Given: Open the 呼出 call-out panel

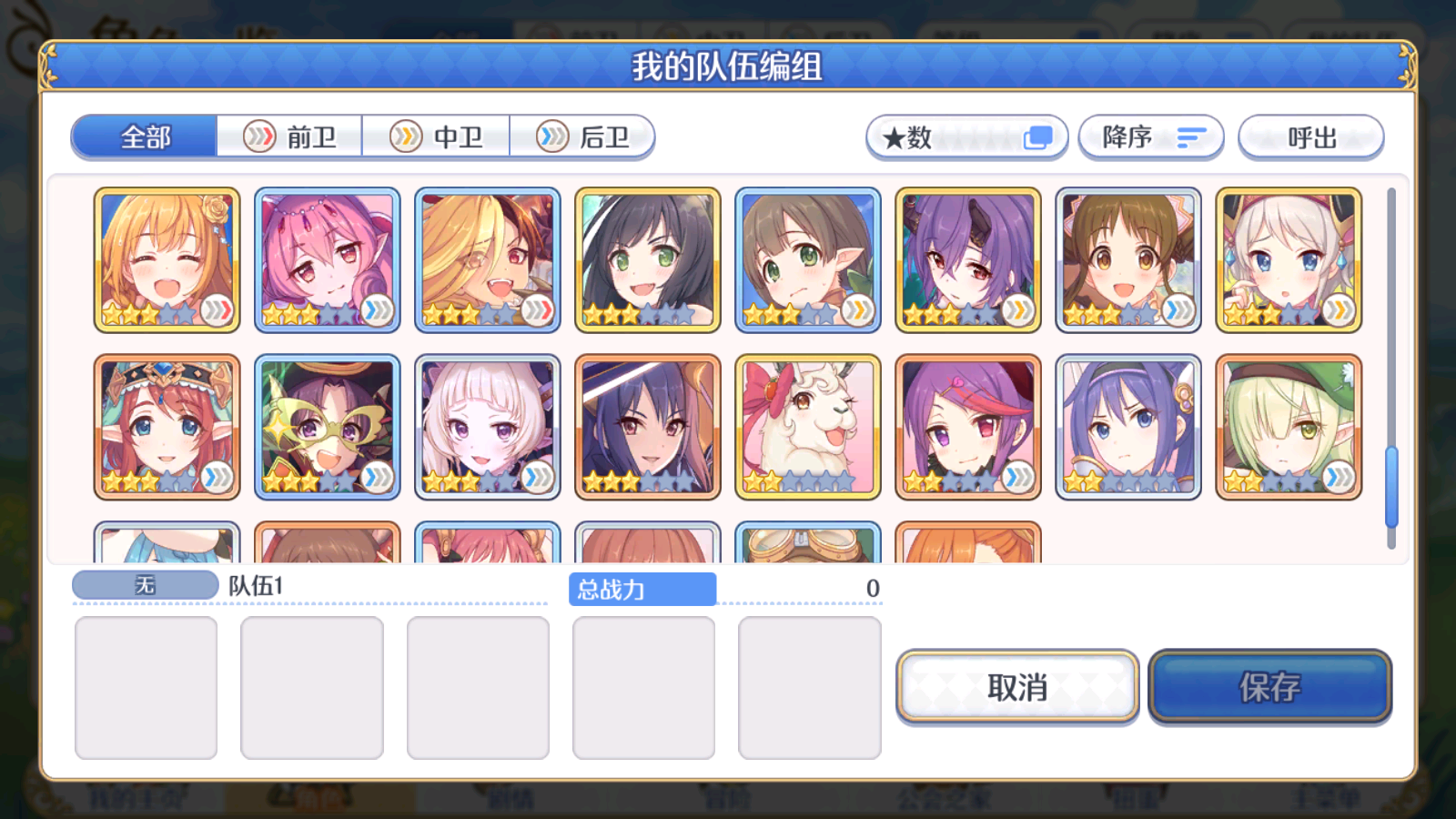Looking at the screenshot, I should (1310, 137).
